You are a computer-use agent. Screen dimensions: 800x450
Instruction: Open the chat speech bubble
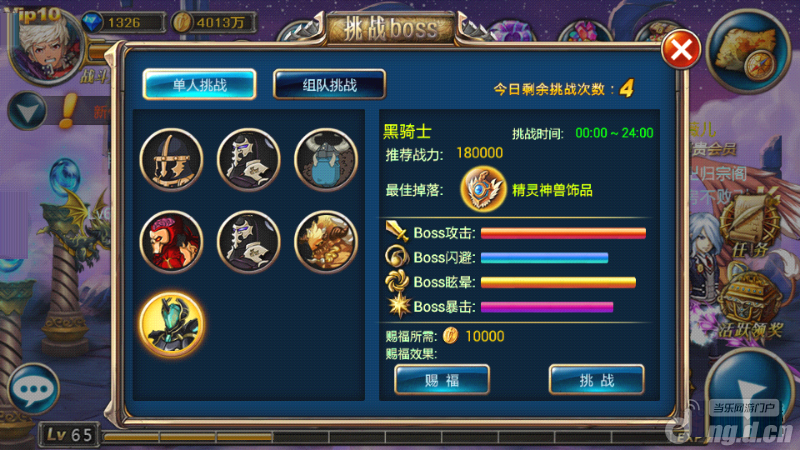click(x=30, y=388)
